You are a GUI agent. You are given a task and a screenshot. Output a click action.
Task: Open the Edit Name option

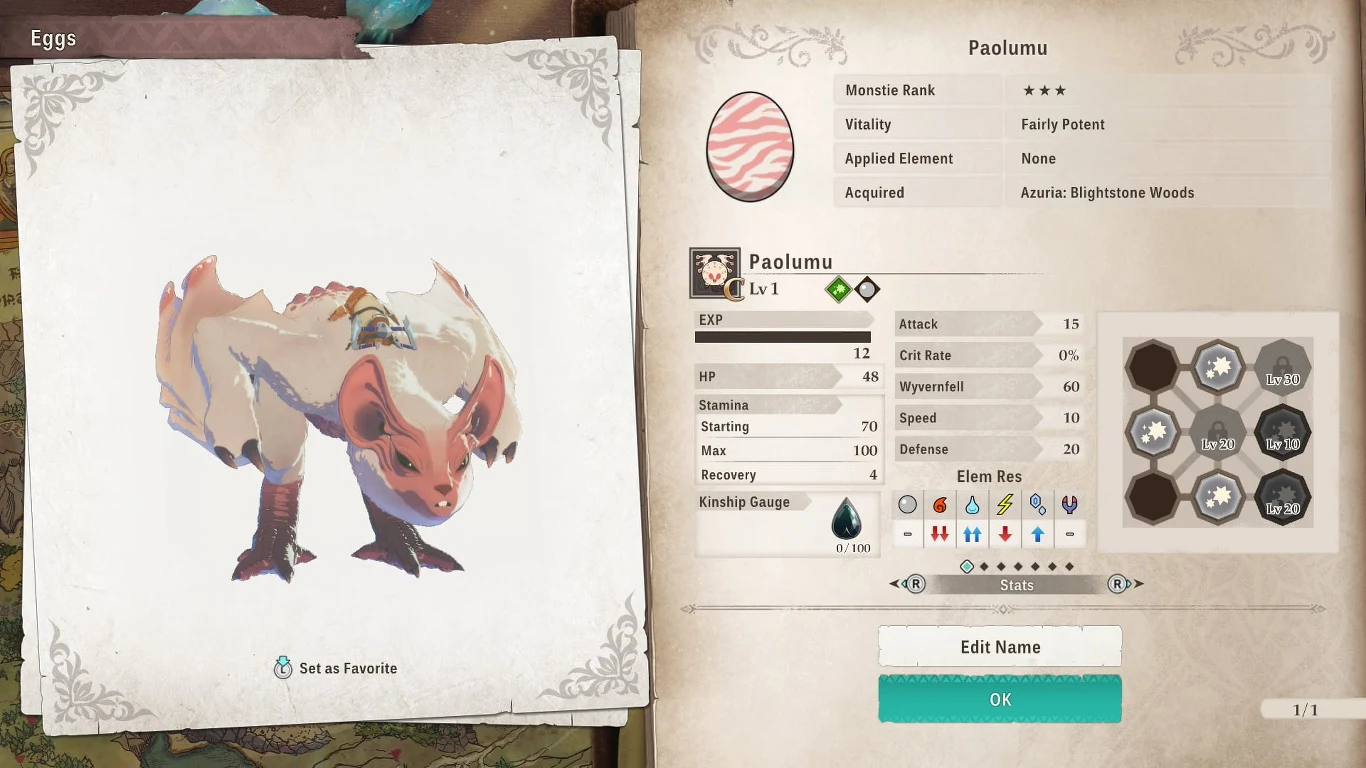coord(1000,647)
